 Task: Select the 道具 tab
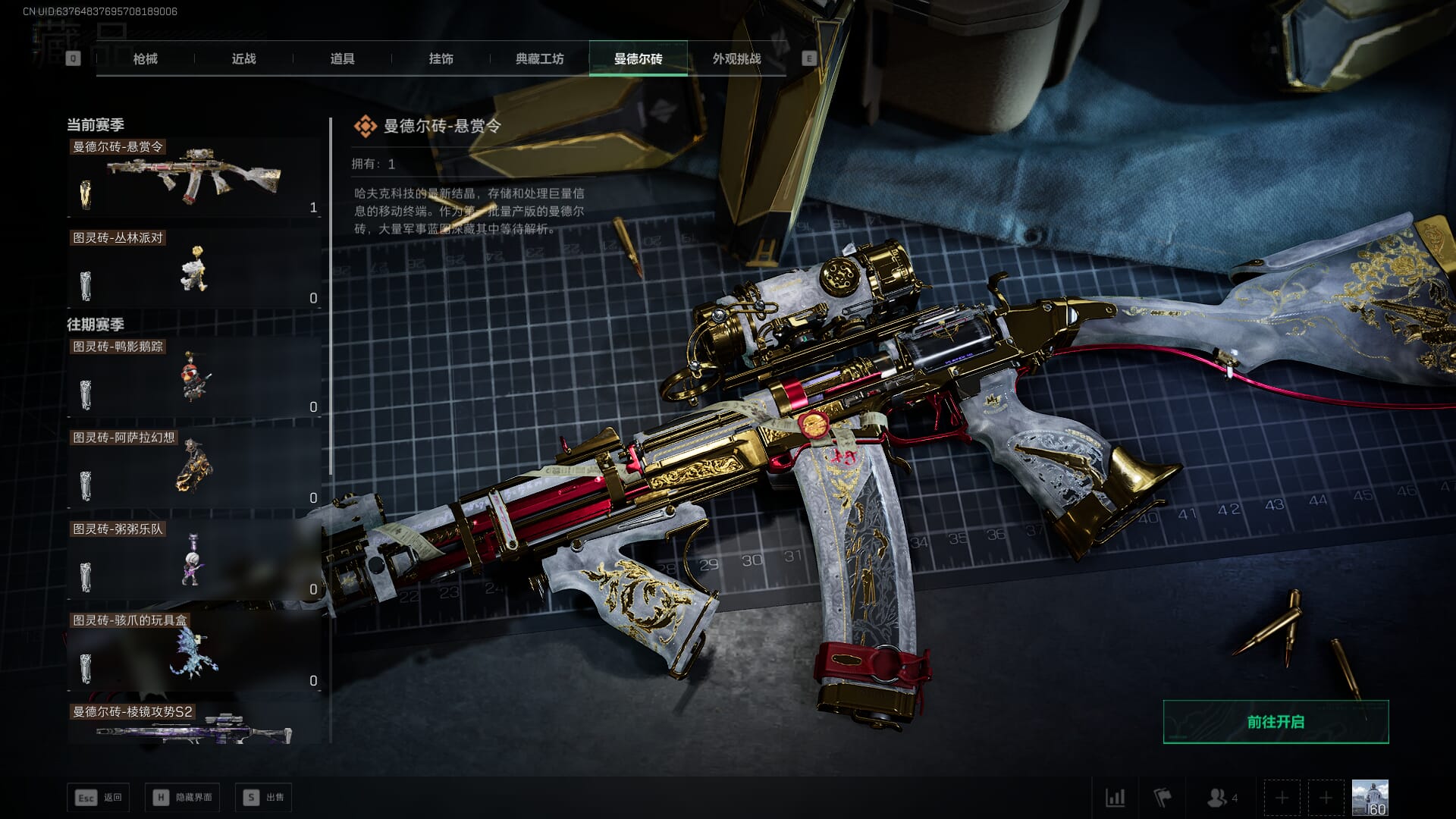tap(342, 58)
